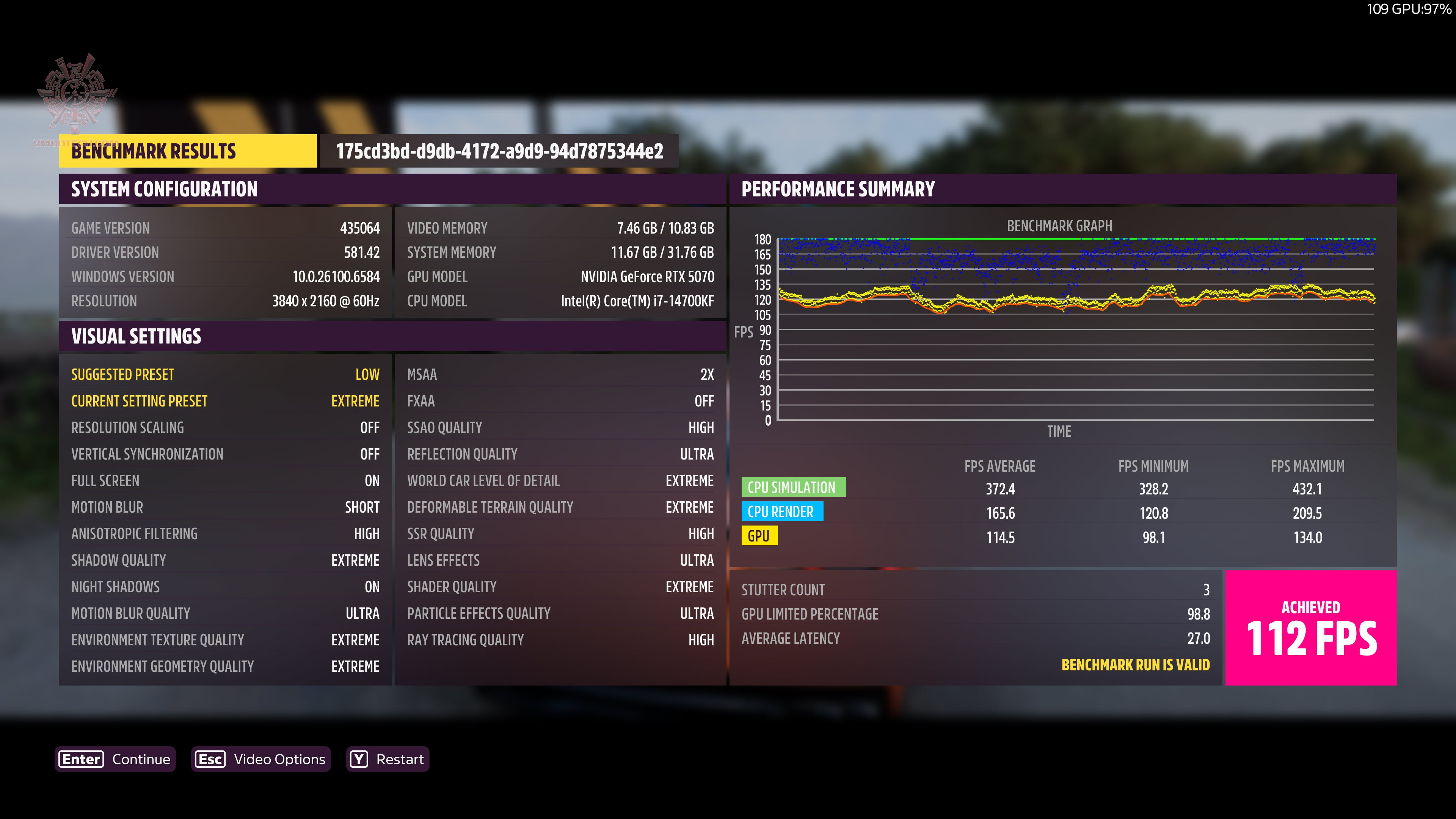Select the blue CPU RENDER legend chip
This screenshot has height=819, width=1456.
click(783, 511)
